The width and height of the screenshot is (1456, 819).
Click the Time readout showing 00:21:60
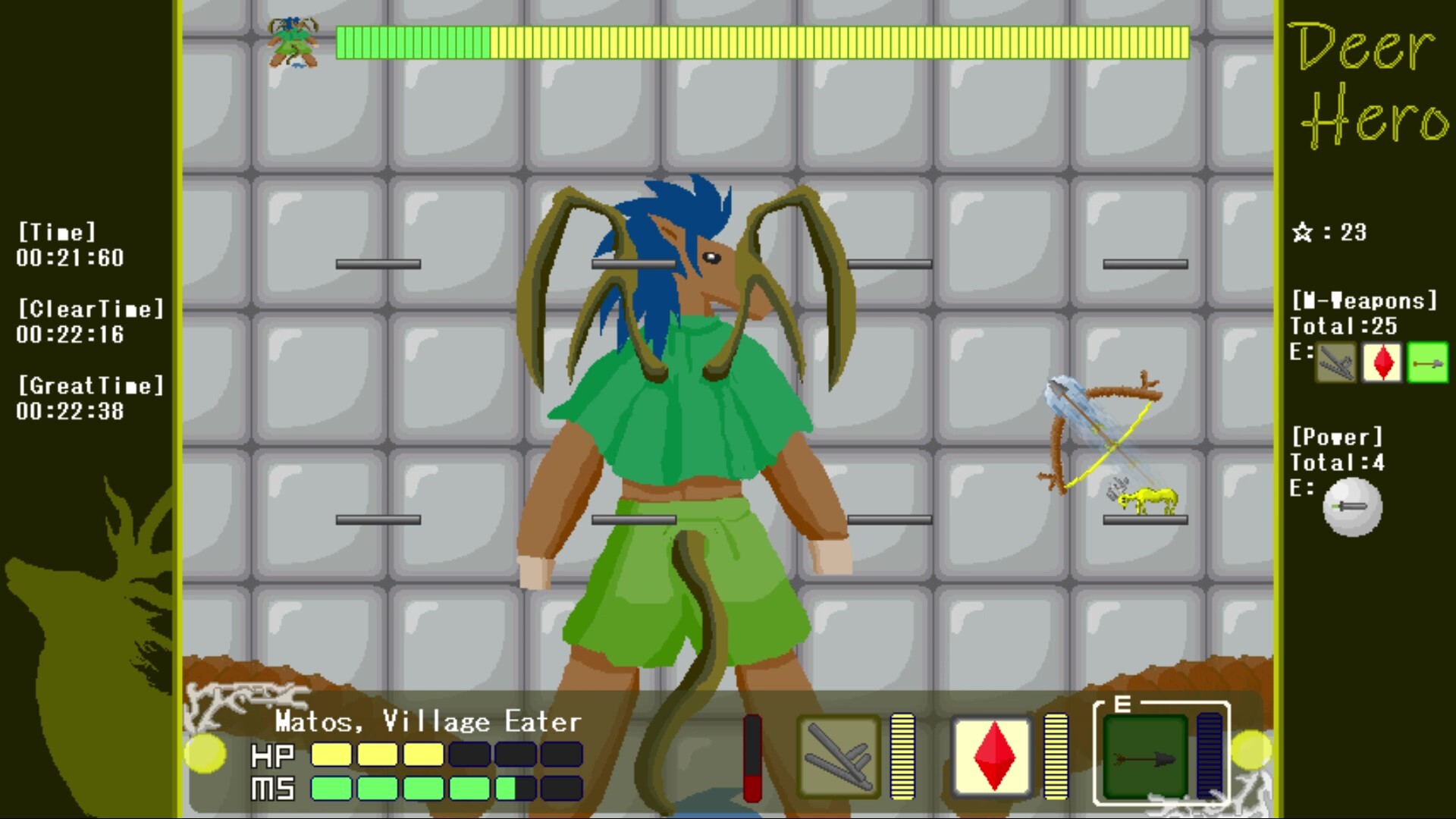(x=68, y=258)
